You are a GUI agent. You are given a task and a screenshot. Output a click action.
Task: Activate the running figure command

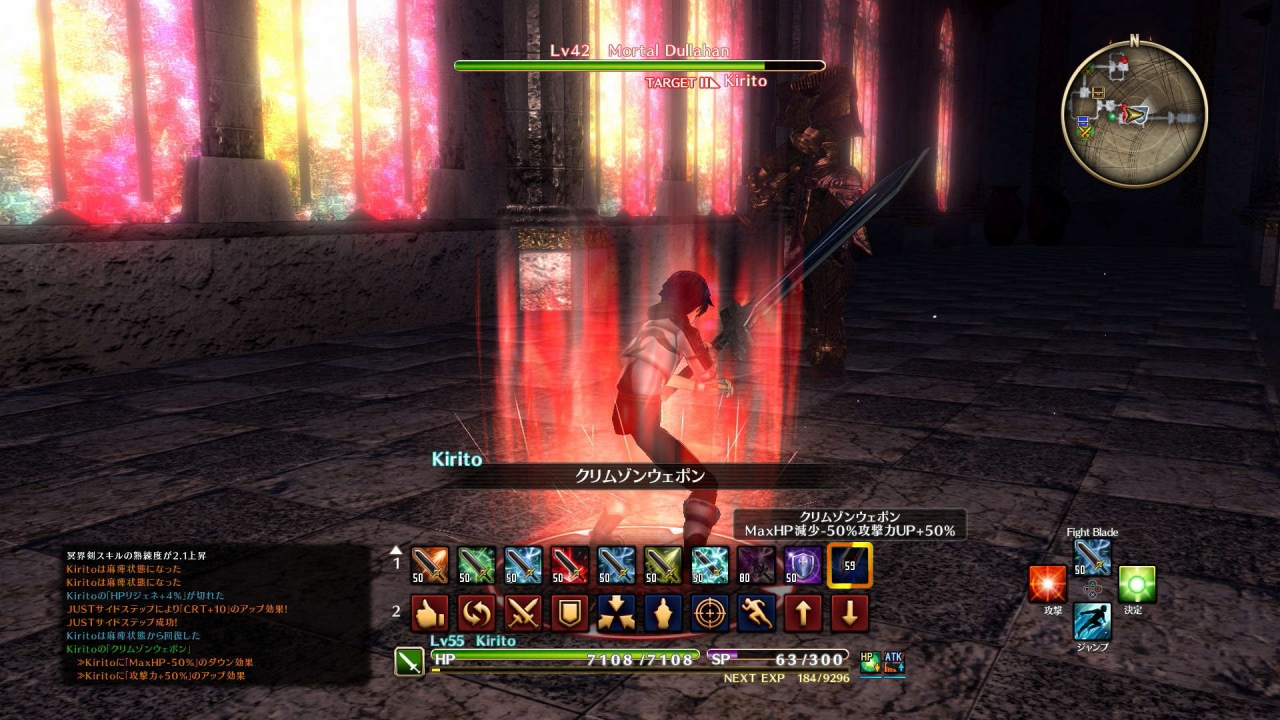coord(756,613)
